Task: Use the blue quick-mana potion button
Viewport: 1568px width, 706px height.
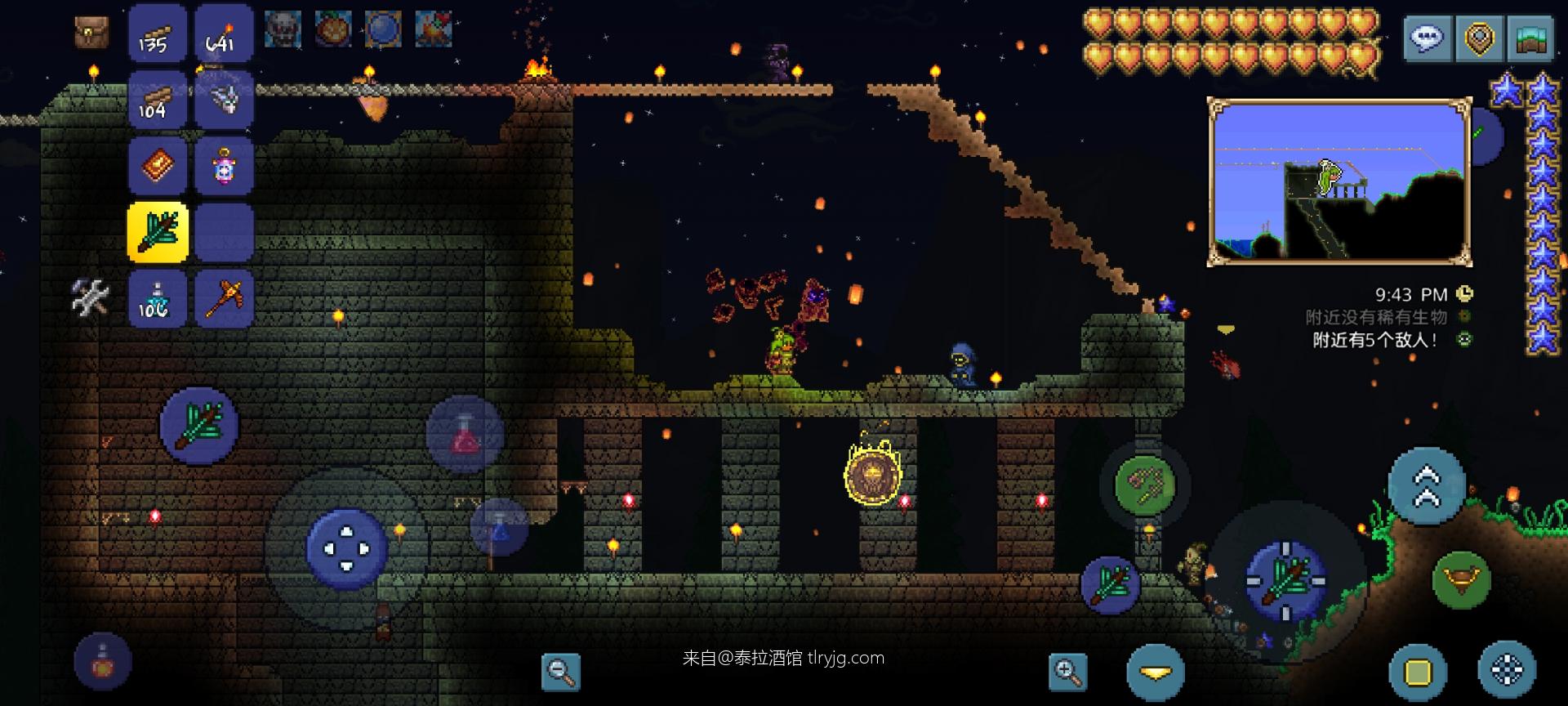Action: [499, 528]
